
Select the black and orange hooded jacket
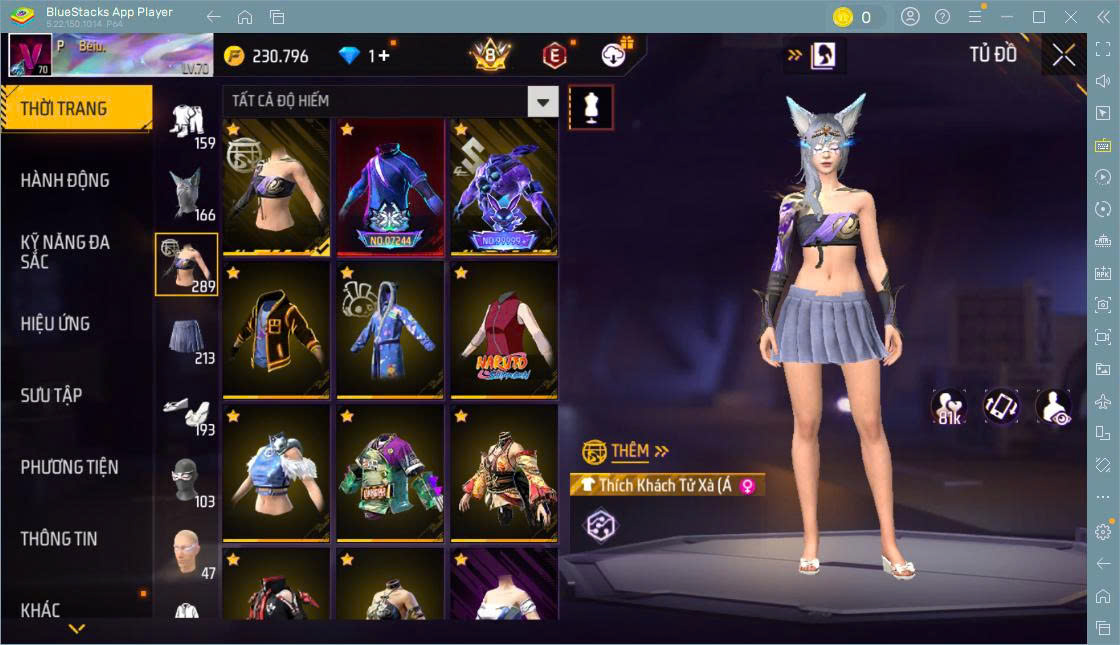(x=276, y=329)
